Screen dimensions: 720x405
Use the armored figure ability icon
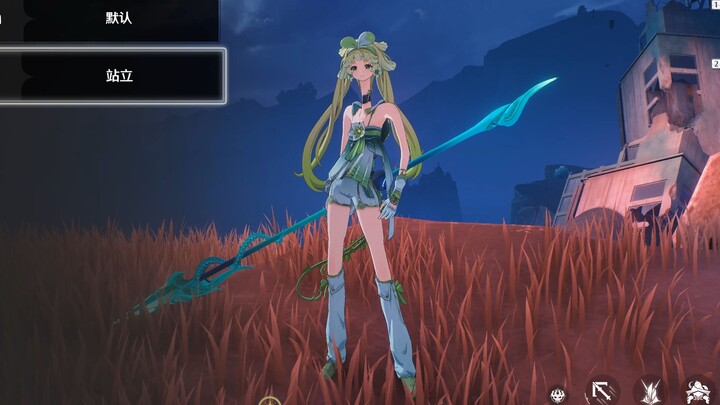699,391
